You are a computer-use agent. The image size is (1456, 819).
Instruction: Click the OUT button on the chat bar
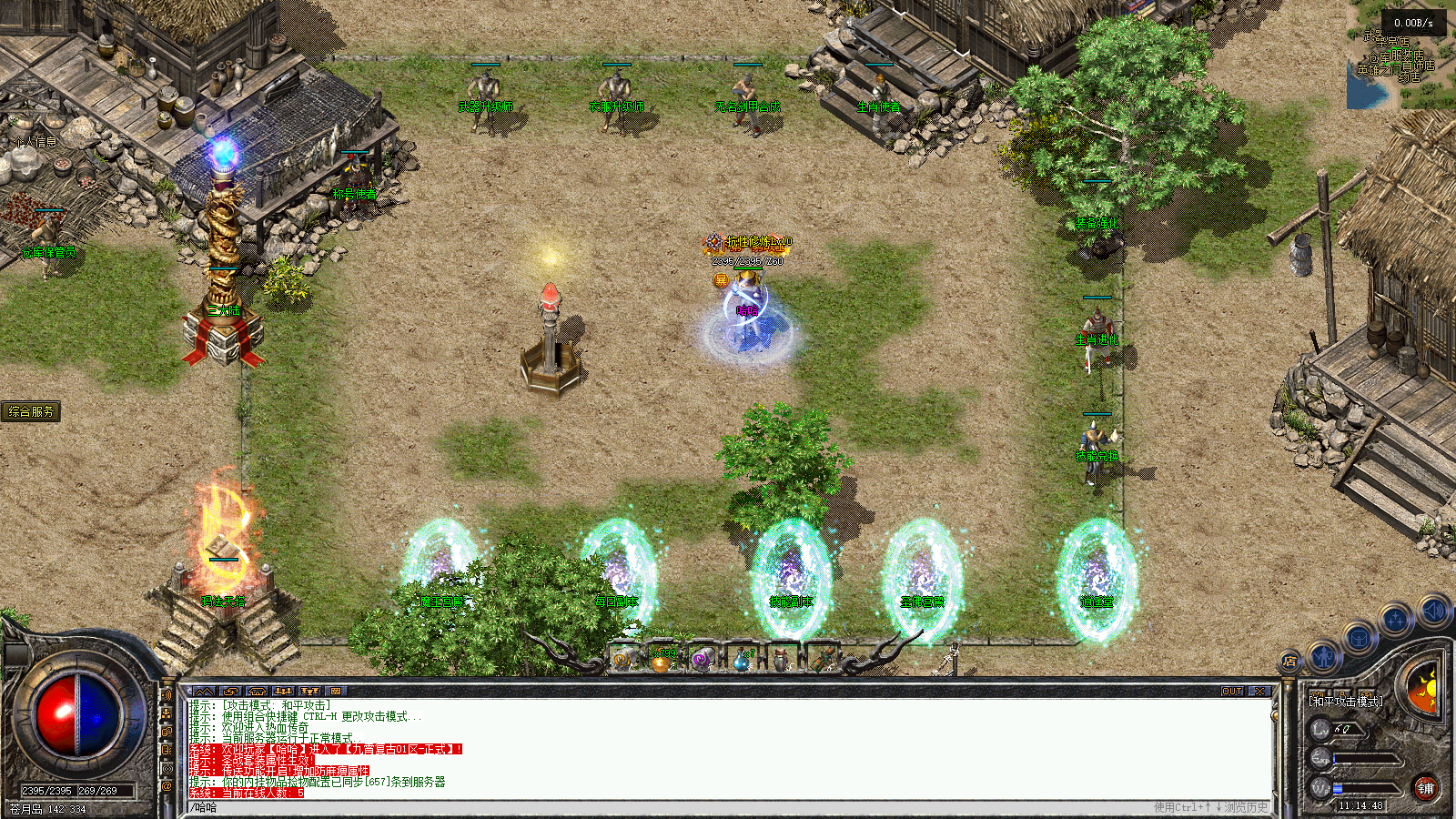point(1232,692)
